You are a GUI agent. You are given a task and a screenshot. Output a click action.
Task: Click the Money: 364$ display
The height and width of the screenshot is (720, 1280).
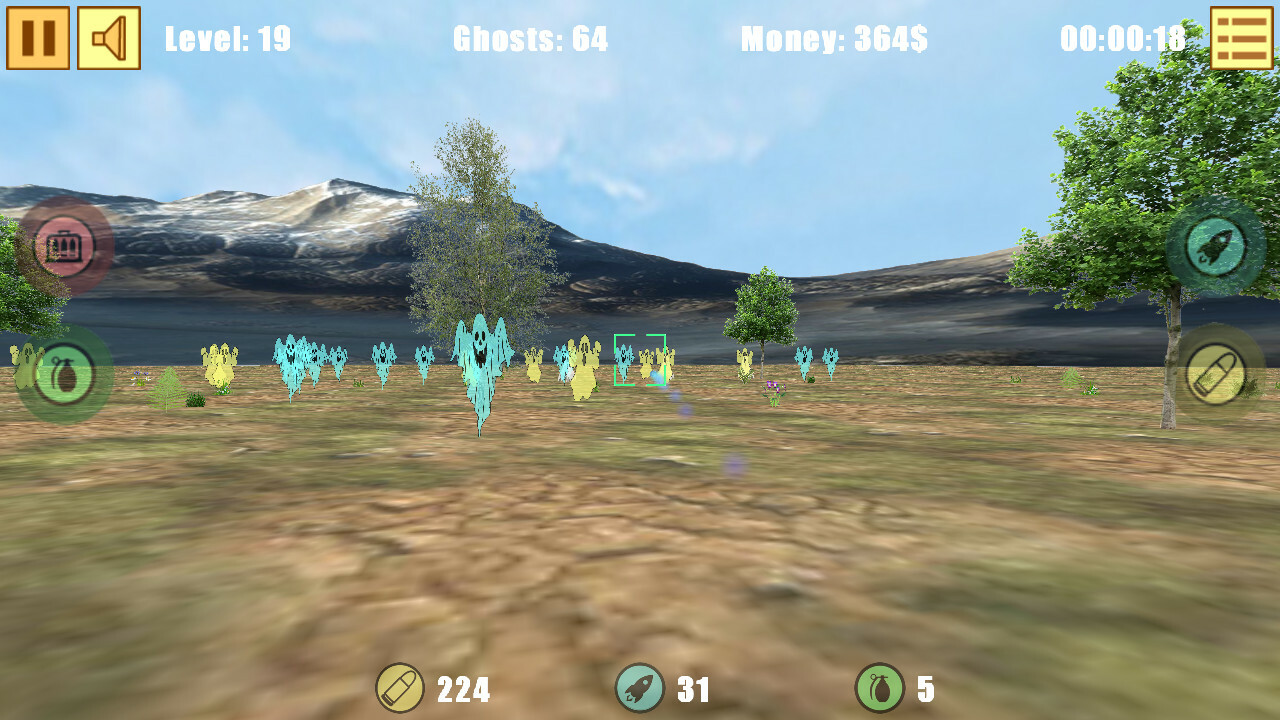click(x=834, y=40)
